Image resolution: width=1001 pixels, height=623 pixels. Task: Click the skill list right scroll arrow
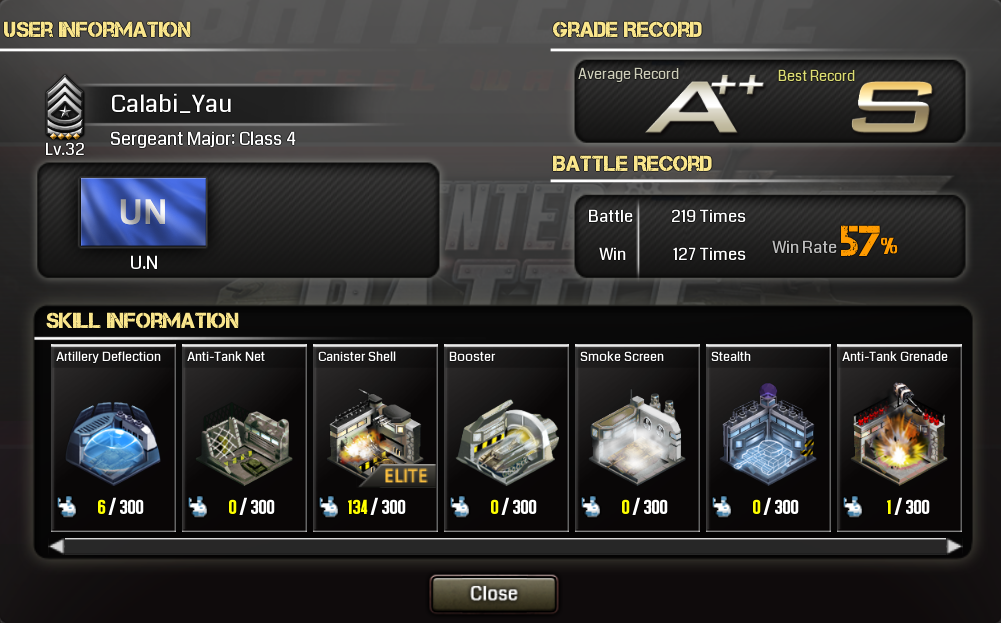point(954,546)
